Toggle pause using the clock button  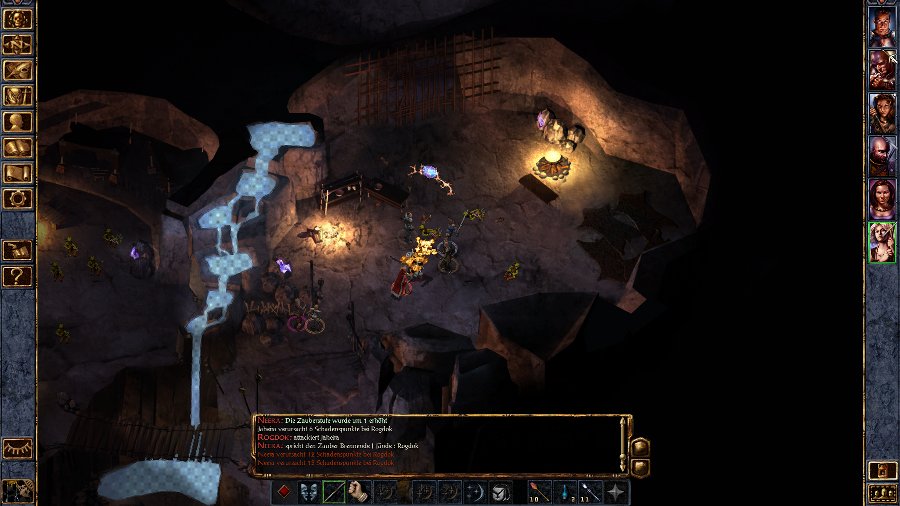click(18, 490)
